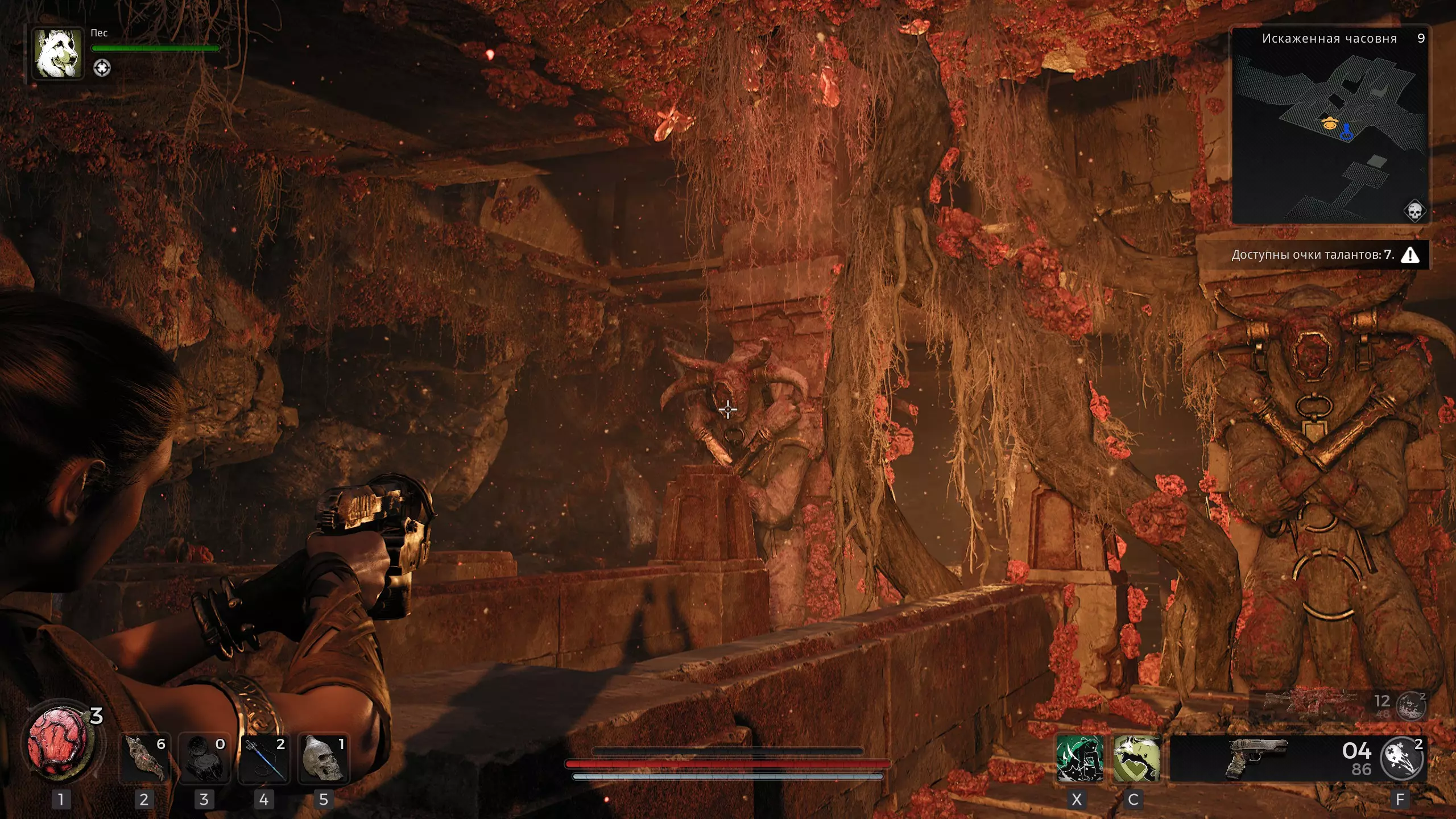The image size is (1456, 819).
Task: Select the empty black tin consumable slot
Action: 204,758
